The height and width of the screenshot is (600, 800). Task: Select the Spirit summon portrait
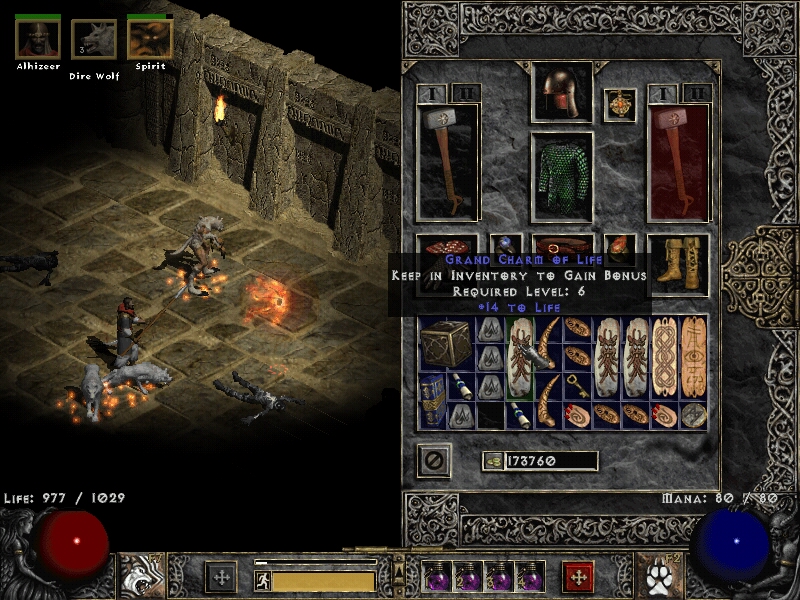tap(150, 38)
